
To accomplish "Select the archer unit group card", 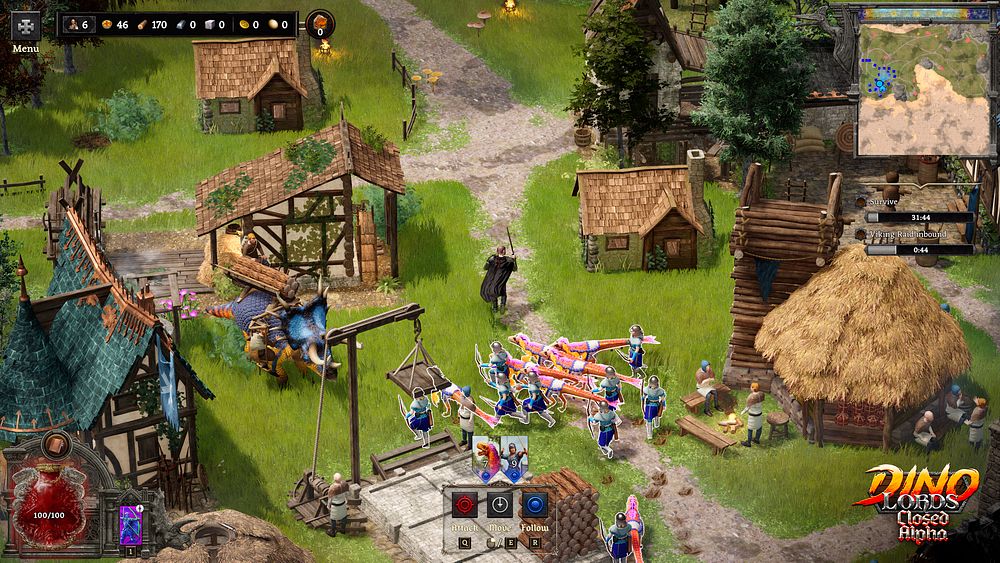I will (x=514, y=459).
